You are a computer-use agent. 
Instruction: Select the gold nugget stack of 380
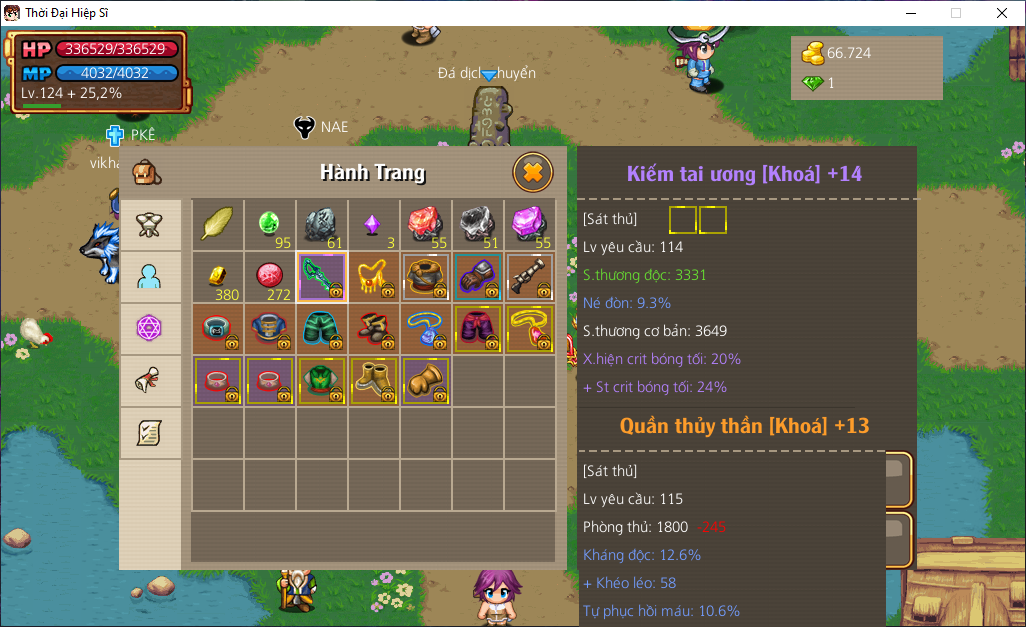tap(218, 277)
